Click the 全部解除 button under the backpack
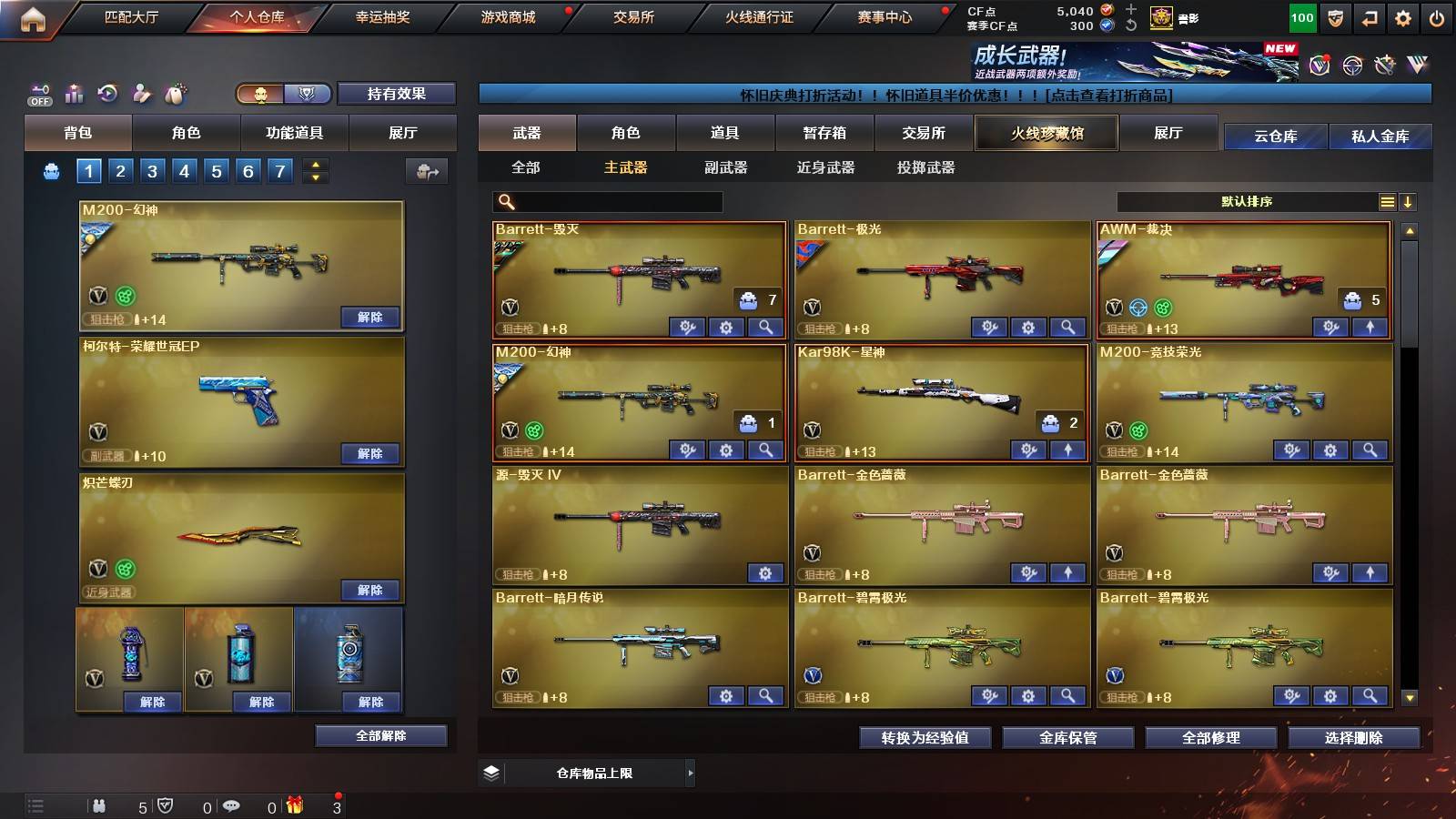The image size is (1456, 819). pyautogui.click(x=381, y=735)
